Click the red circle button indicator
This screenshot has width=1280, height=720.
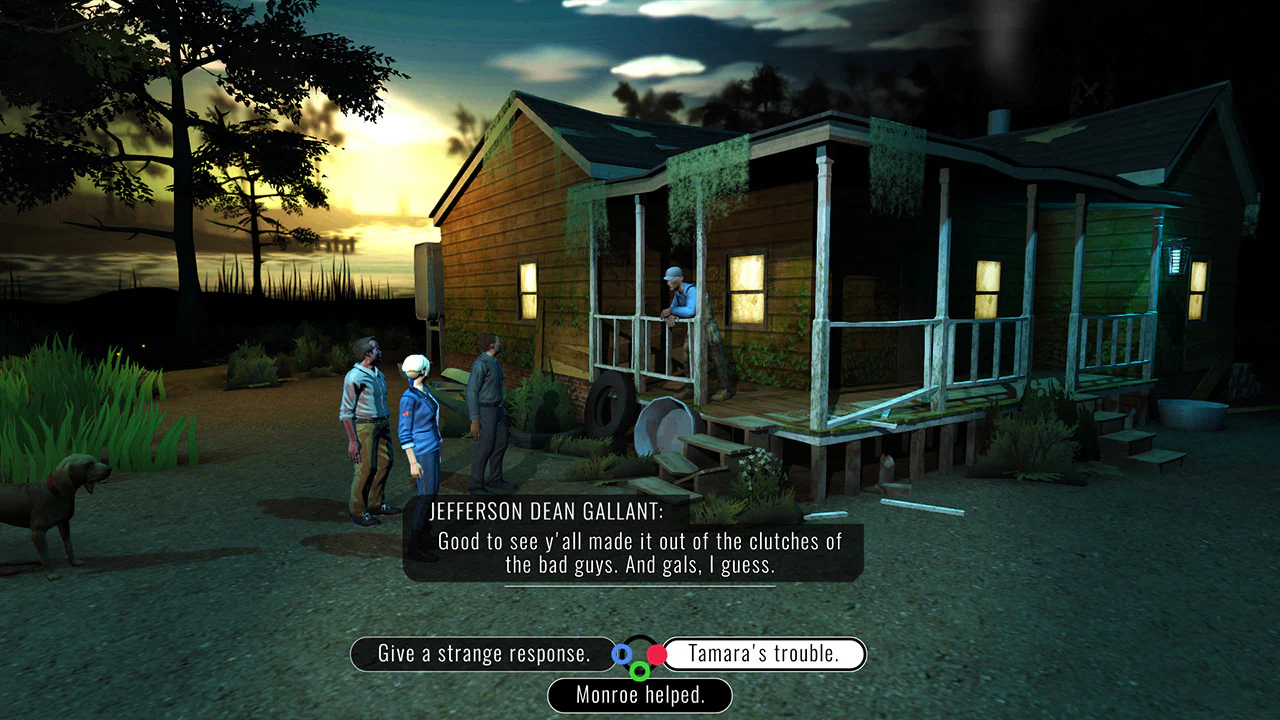click(657, 654)
